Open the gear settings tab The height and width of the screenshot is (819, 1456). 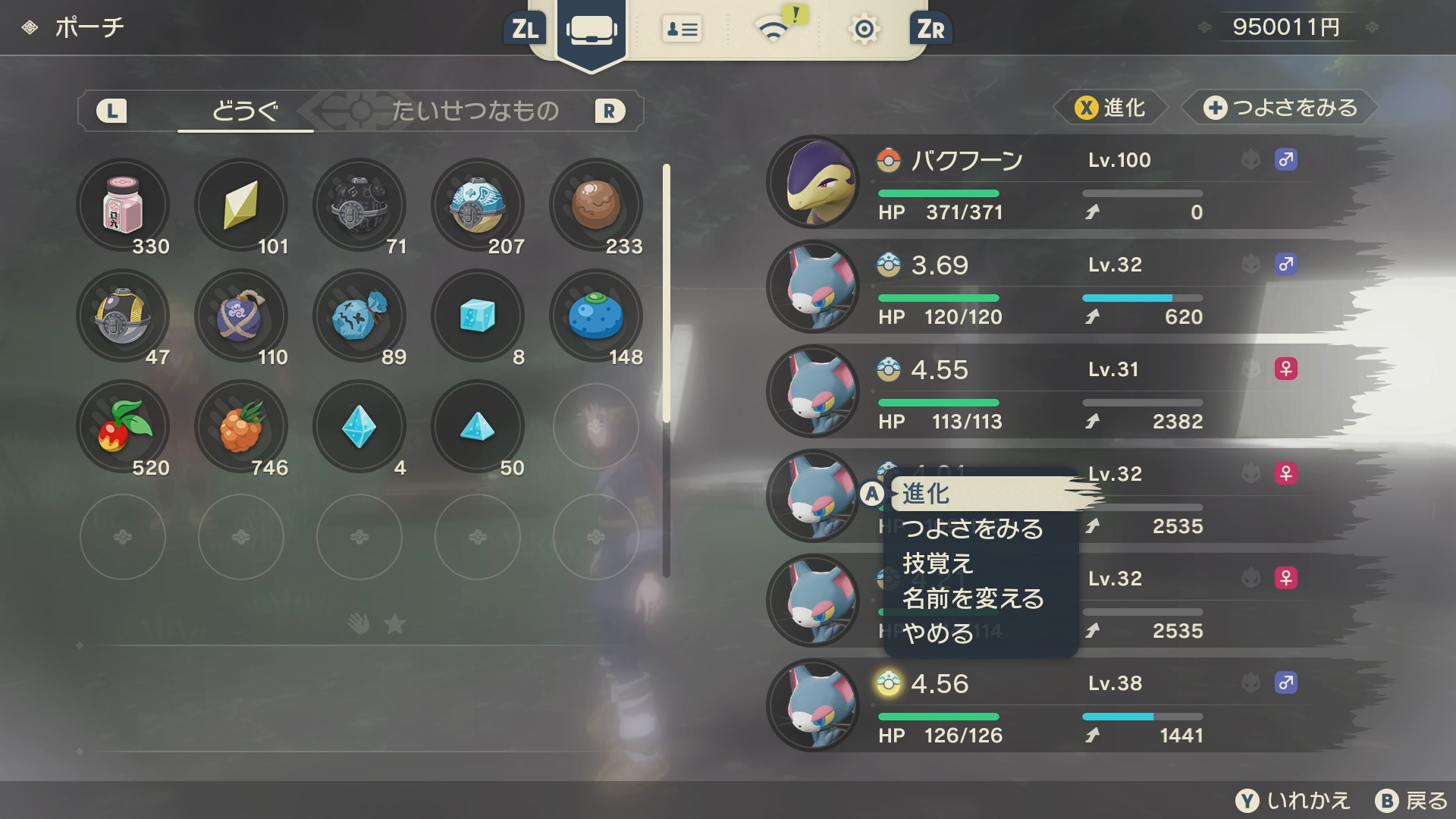click(x=864, y=30)
